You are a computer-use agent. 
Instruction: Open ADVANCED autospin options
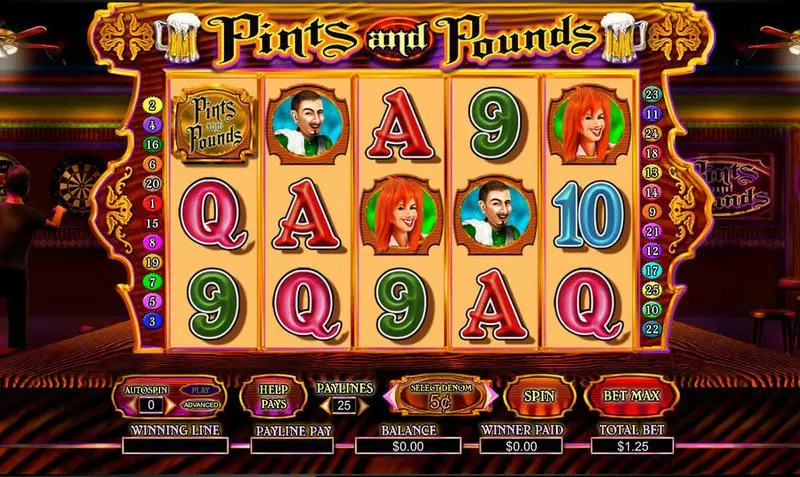tap(200, 405)
